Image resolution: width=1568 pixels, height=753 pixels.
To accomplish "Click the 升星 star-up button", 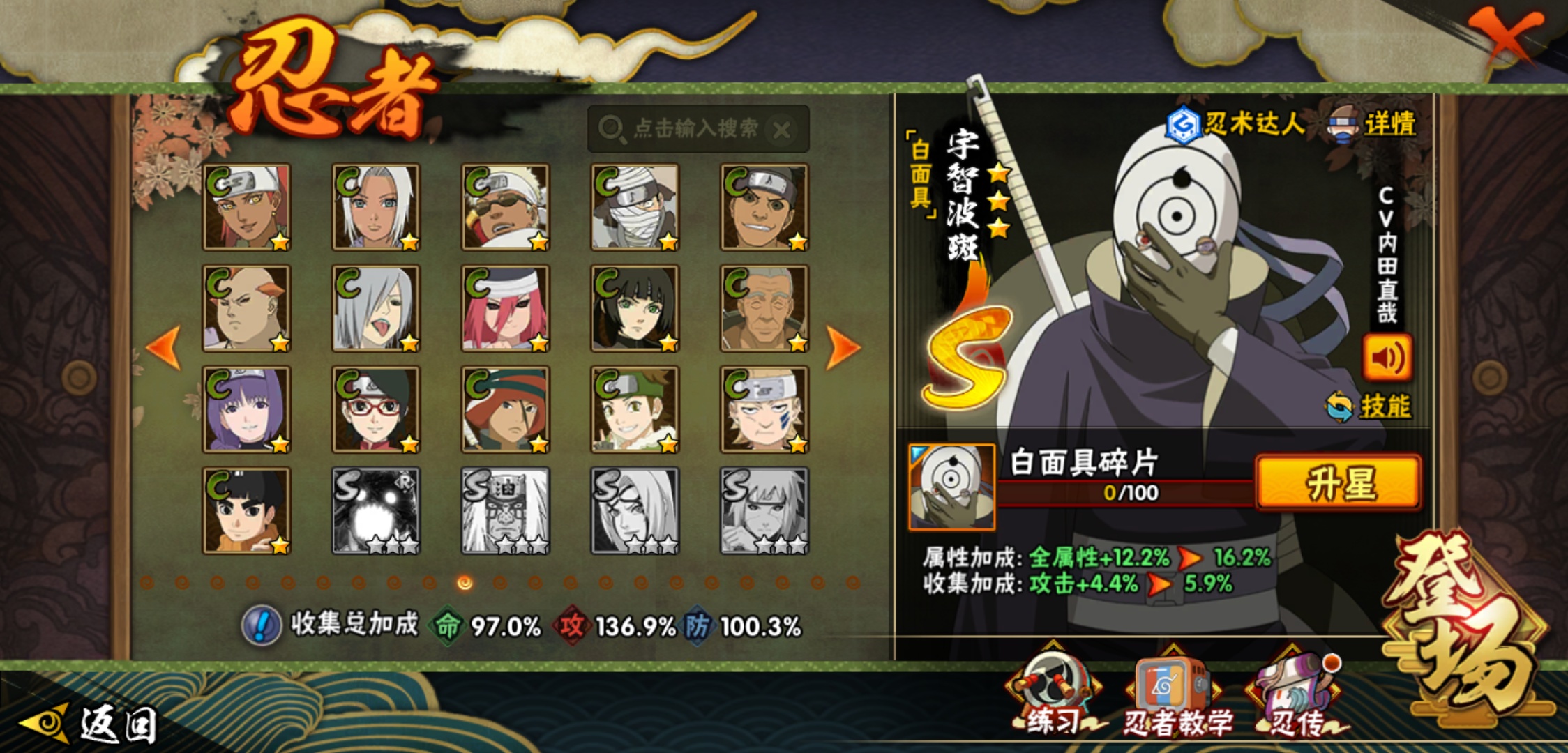I will pos(1338,484).
